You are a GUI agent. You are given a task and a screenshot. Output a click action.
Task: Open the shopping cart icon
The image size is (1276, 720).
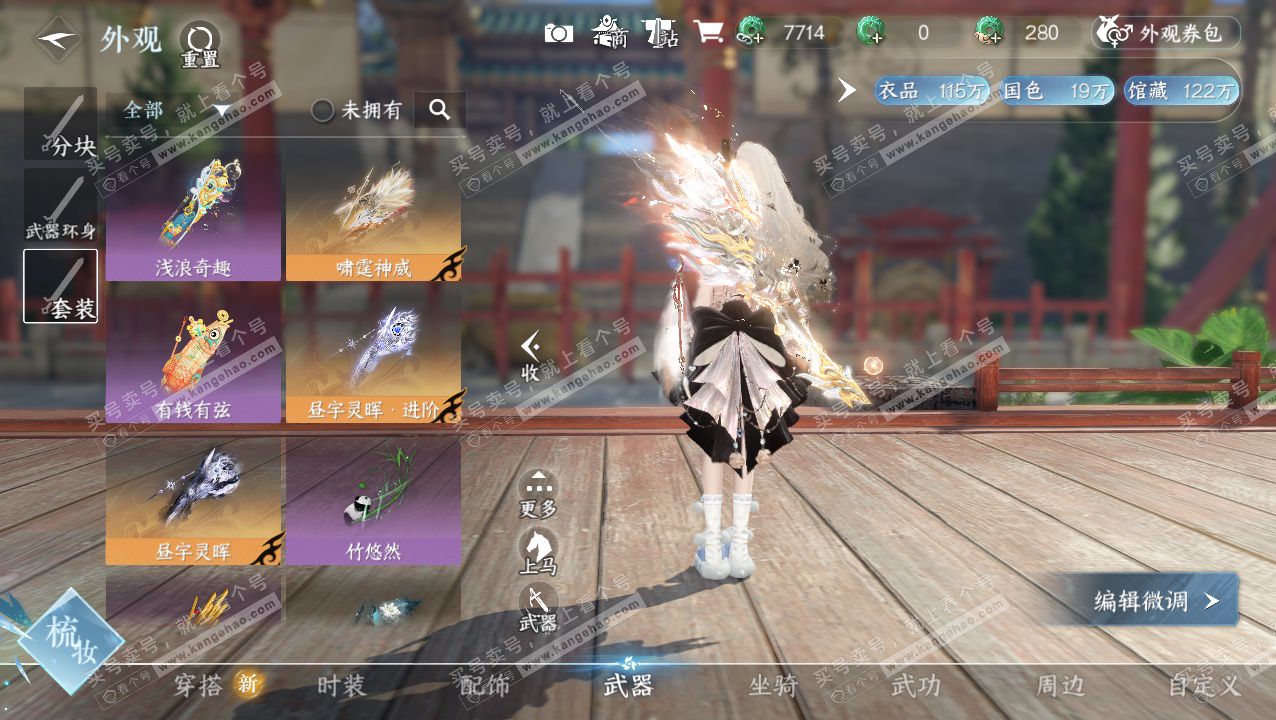[708, 32]
